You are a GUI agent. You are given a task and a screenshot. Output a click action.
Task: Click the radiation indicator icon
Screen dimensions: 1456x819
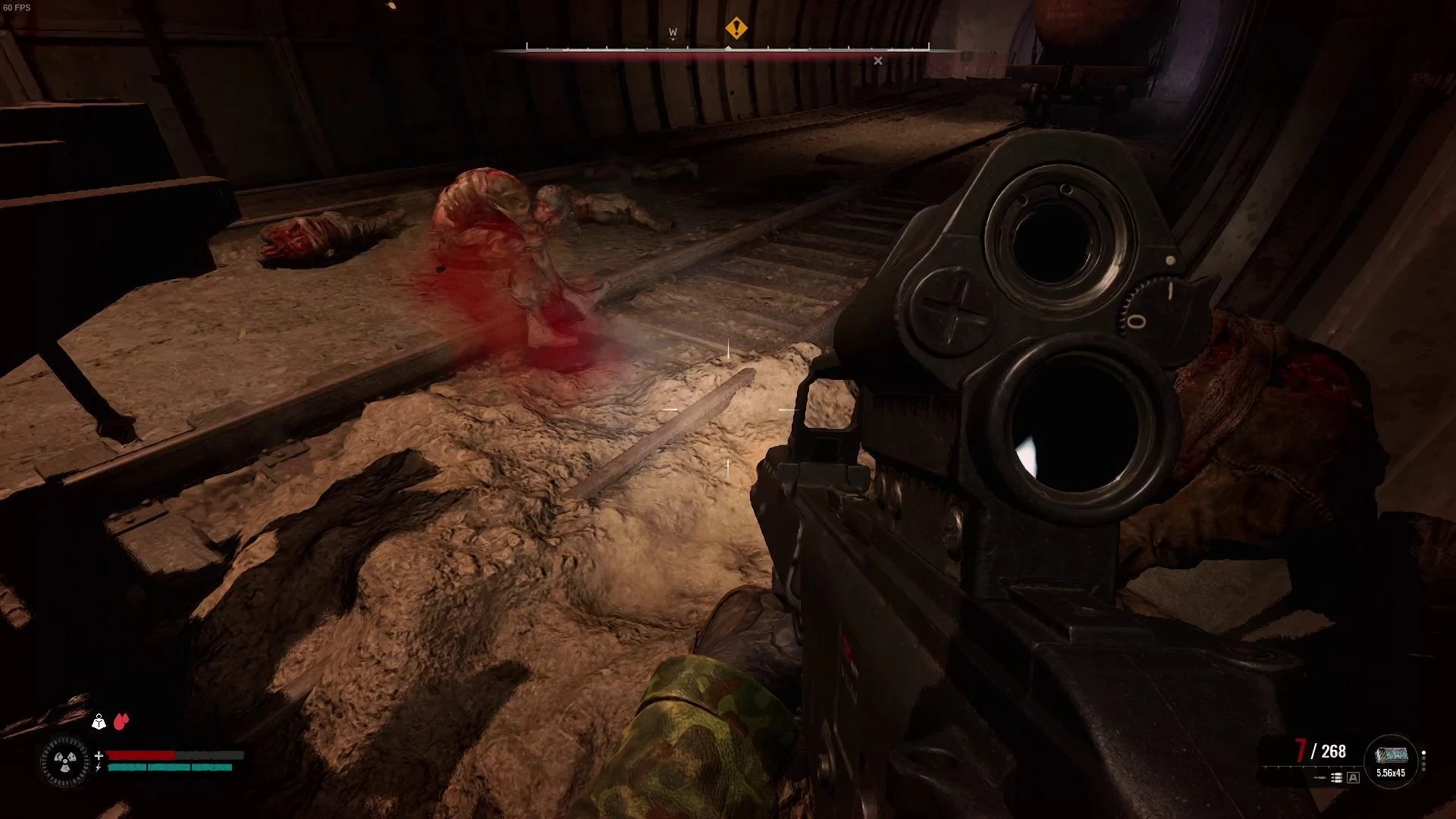click(x=65, y=761)
